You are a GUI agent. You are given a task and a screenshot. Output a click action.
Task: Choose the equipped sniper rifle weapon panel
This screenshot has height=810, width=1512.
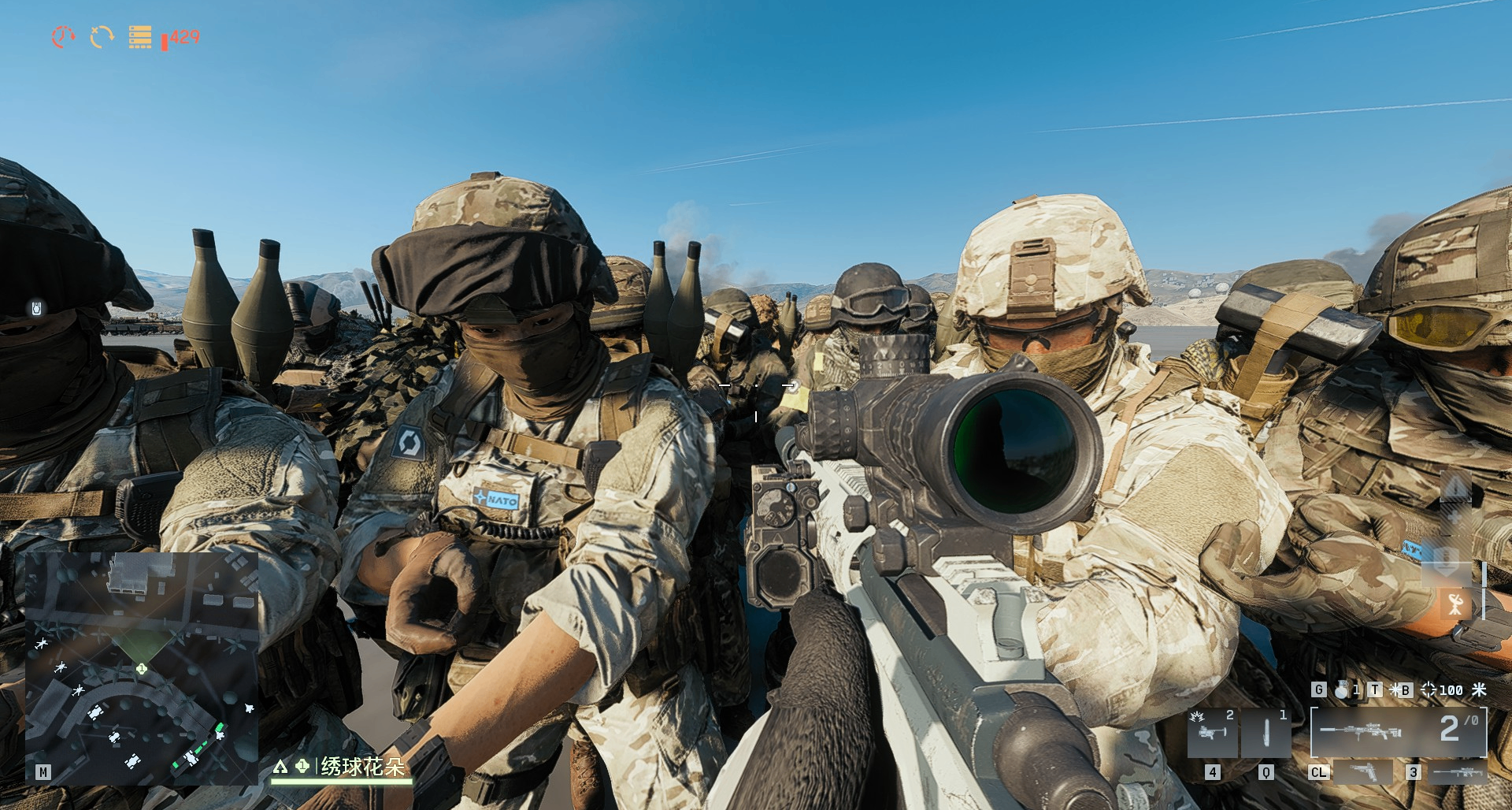pos(1398,732)
